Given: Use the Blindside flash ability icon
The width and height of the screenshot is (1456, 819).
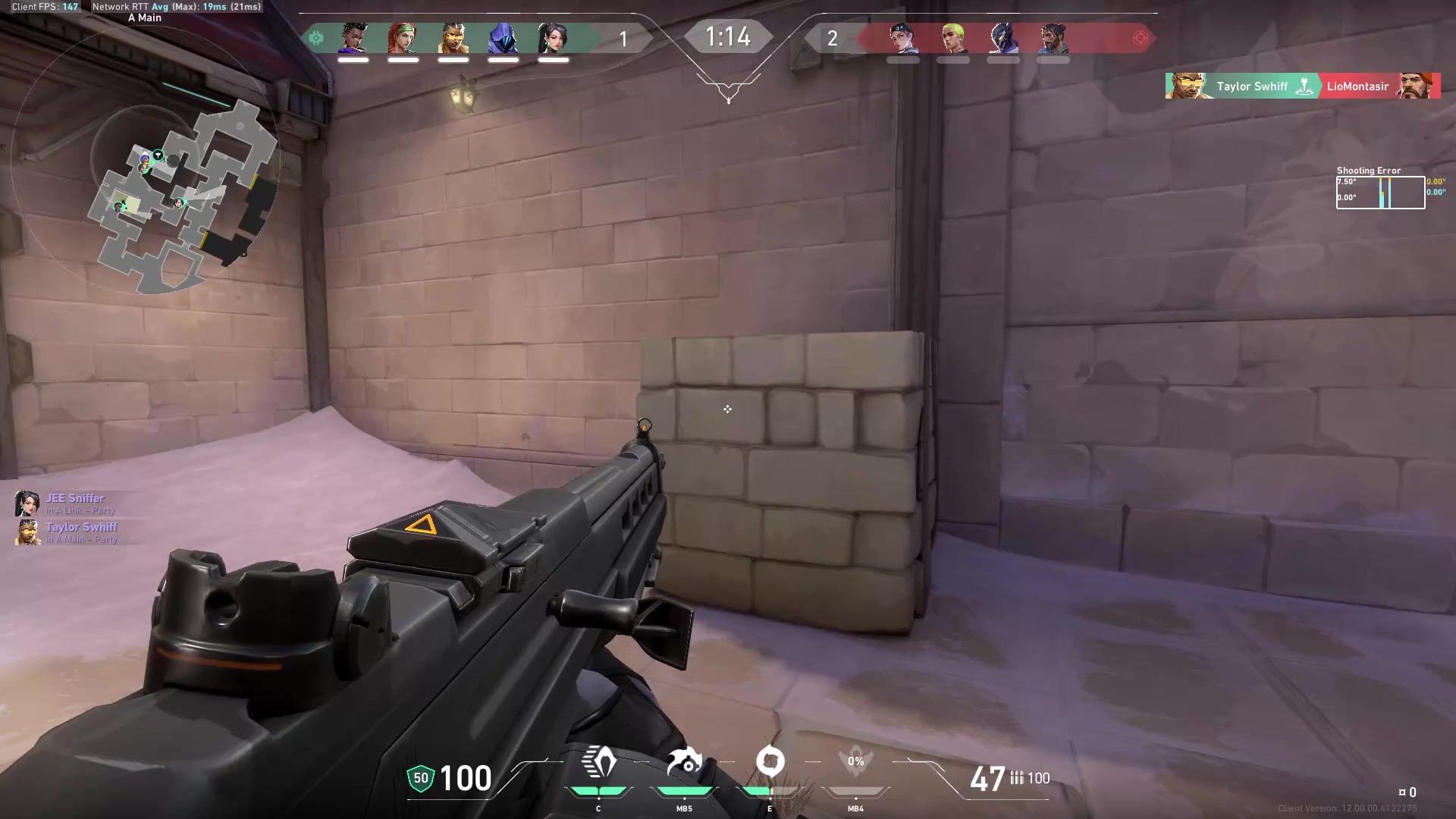Looking at the screenshot, I should [684, 763].
